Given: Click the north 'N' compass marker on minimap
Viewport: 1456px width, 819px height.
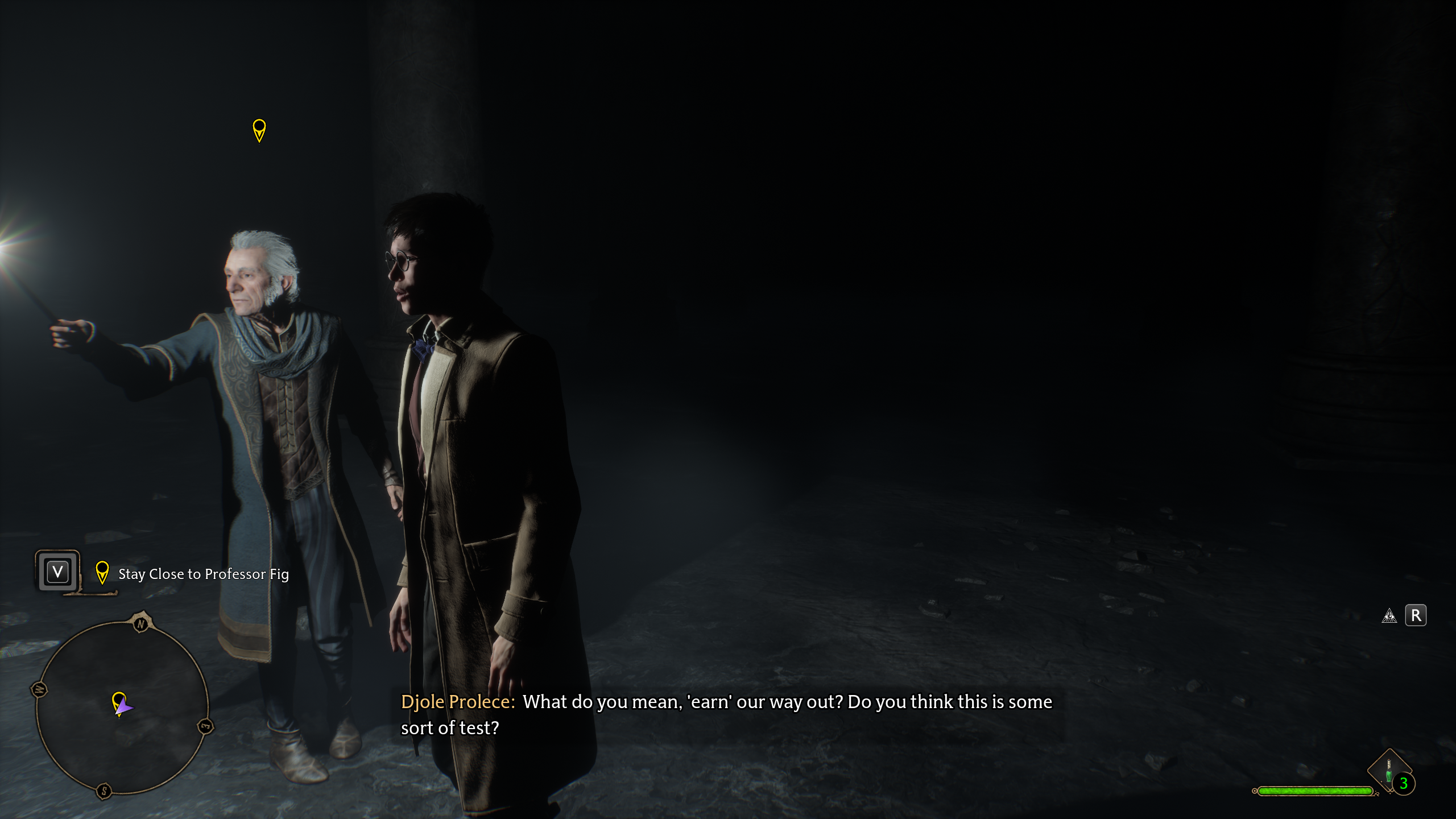Looking at the screenshot, I should point(141,624).
